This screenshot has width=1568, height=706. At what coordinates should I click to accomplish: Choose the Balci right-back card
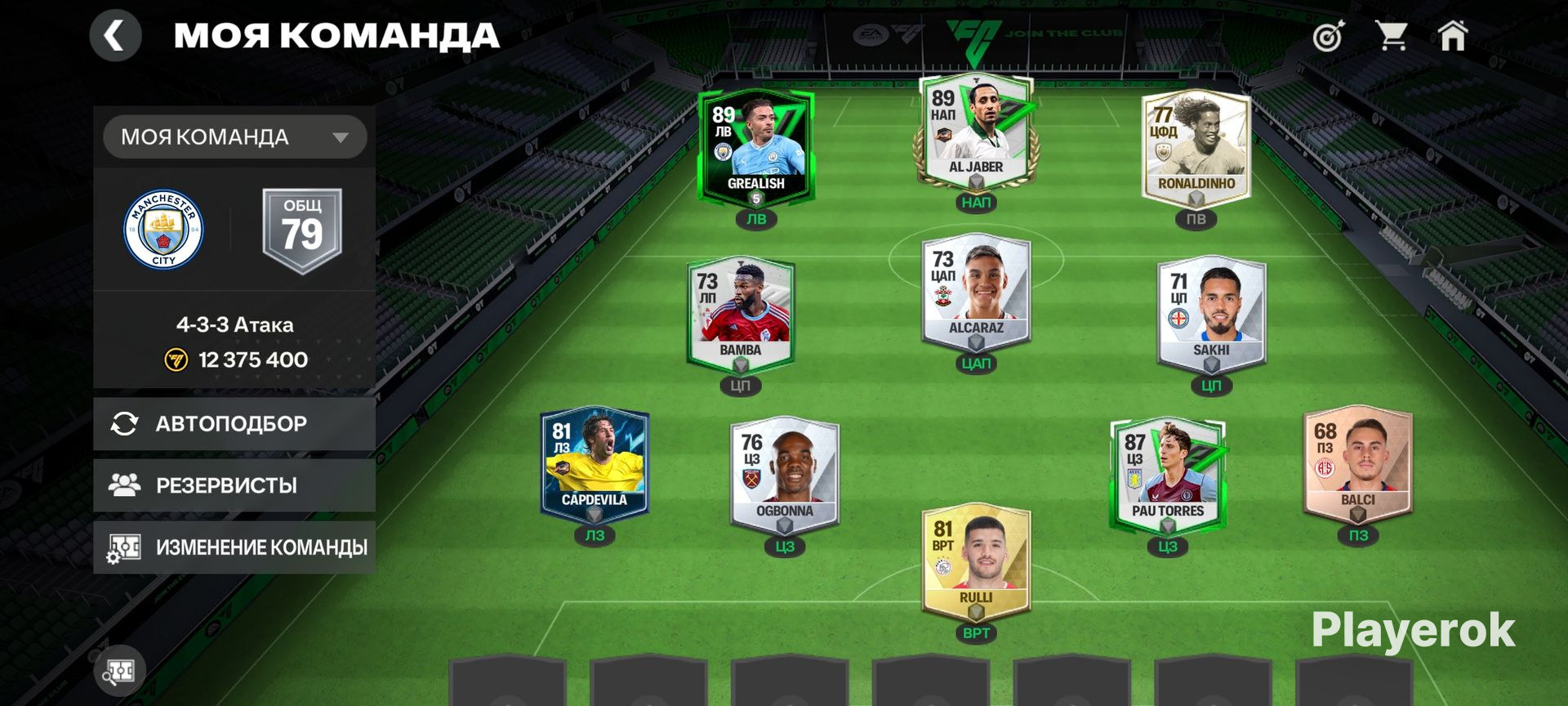point(1357,462)
